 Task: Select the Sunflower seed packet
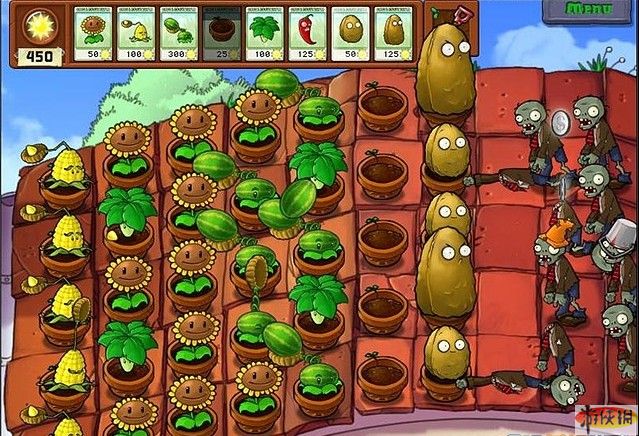pyautogui.click(x=94, y=34)
